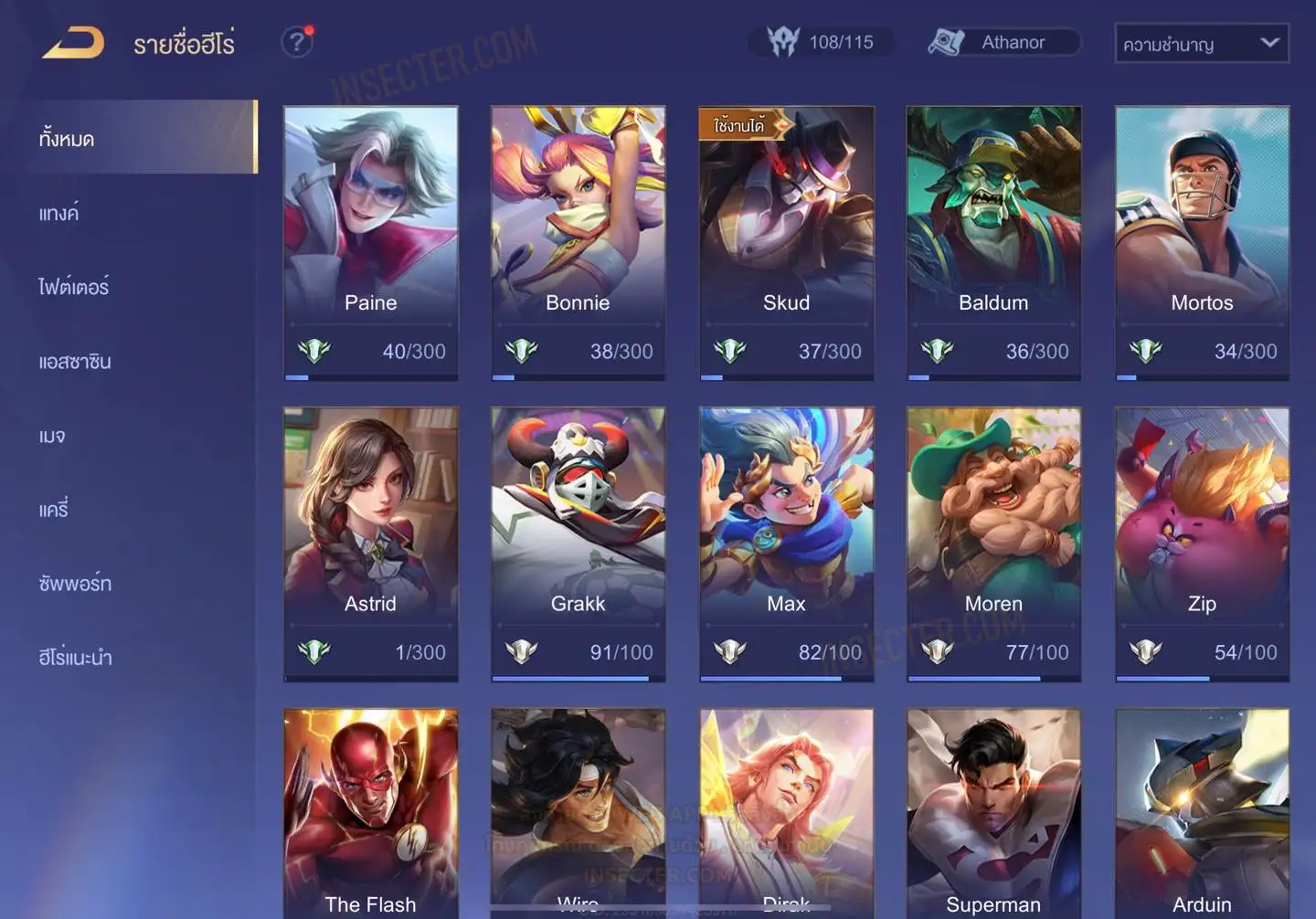Show the แอสซาซิน hero category
The image size is (1316, 919).
point(75,362)
